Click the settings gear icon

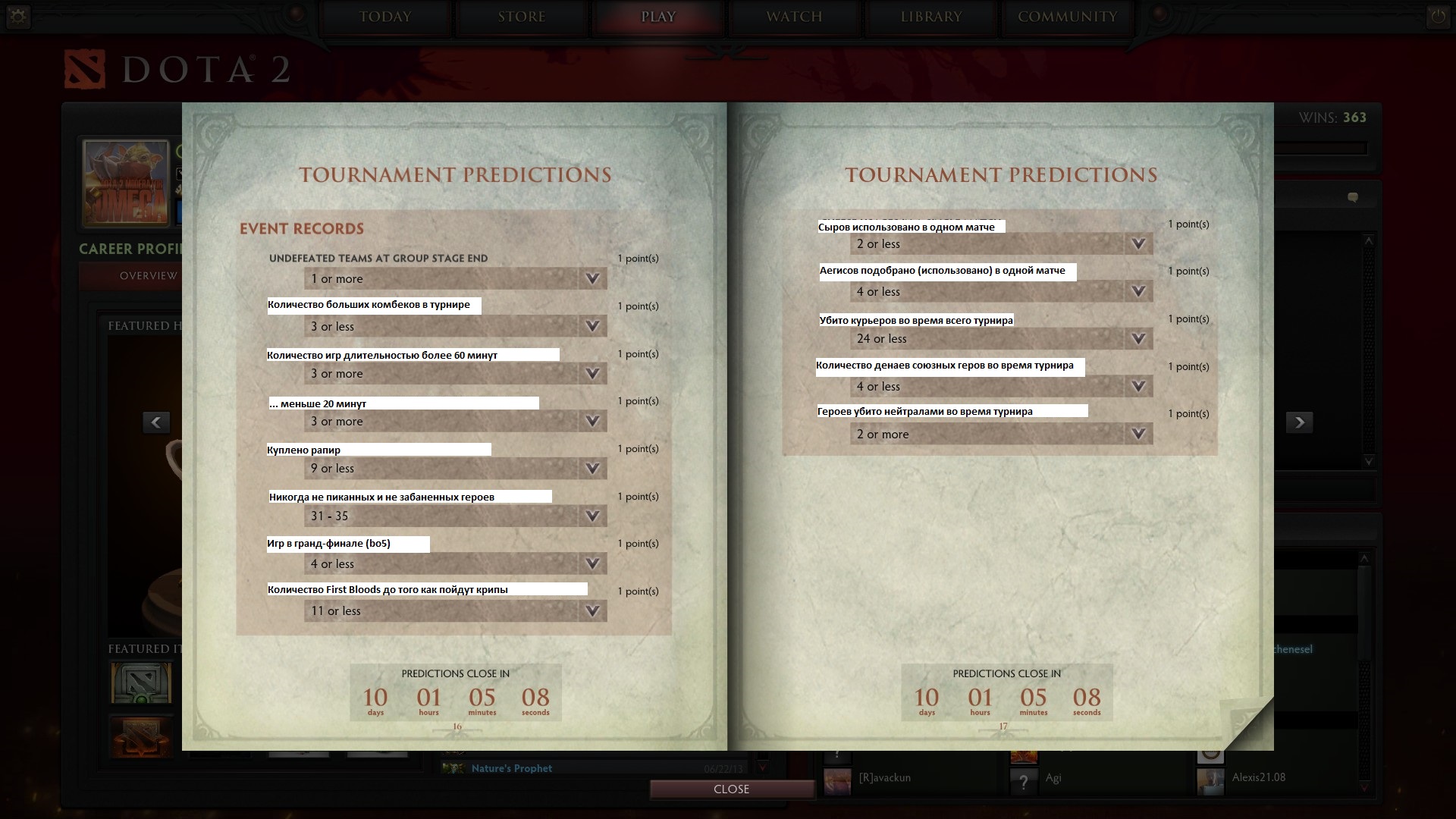[18, 17]
